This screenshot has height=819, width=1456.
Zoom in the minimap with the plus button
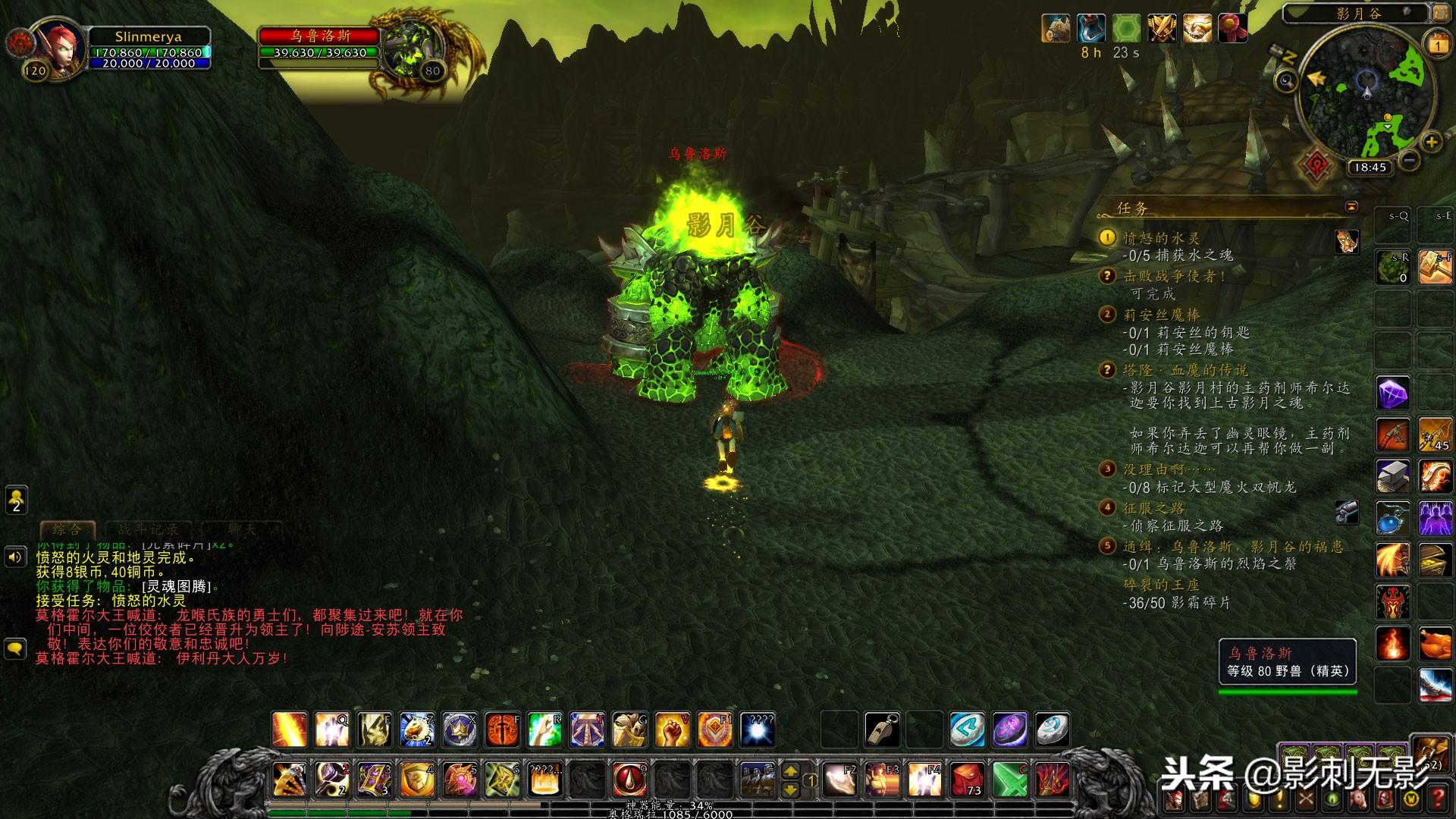tap(1430, 142)
